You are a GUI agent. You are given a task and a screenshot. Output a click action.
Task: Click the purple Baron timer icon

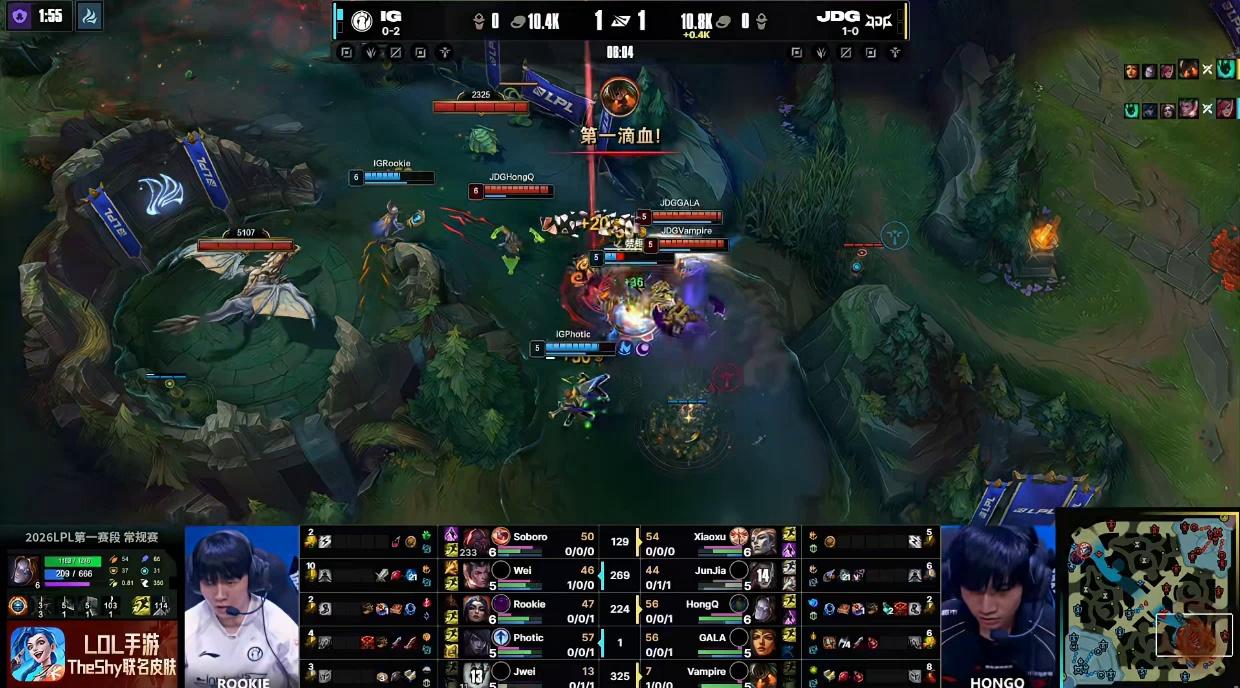20,16
